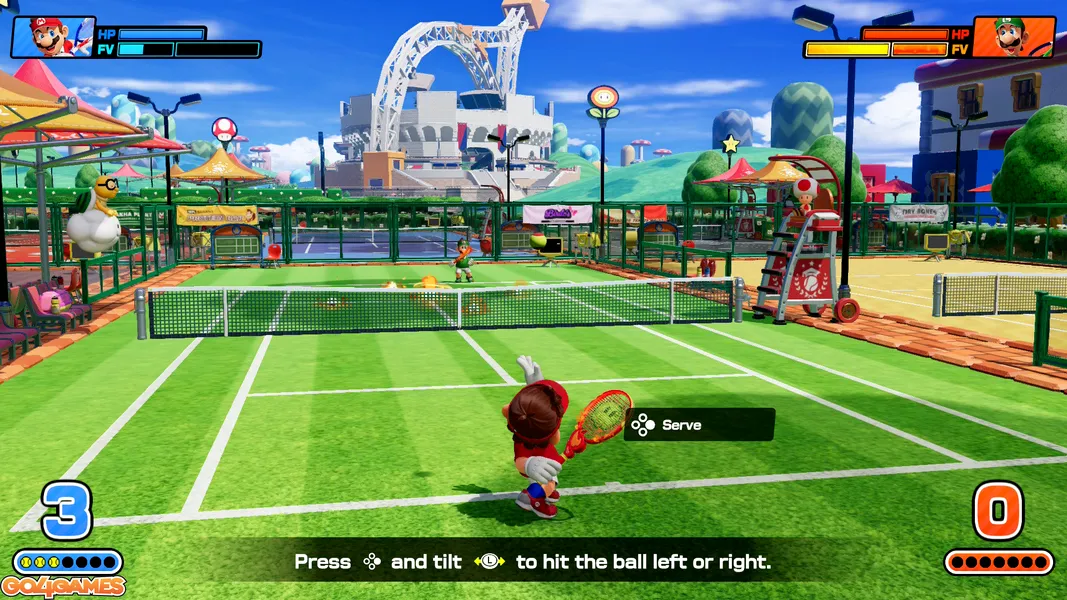
Task: Click Mario's player portrait icon
Action: coord(52,37)
